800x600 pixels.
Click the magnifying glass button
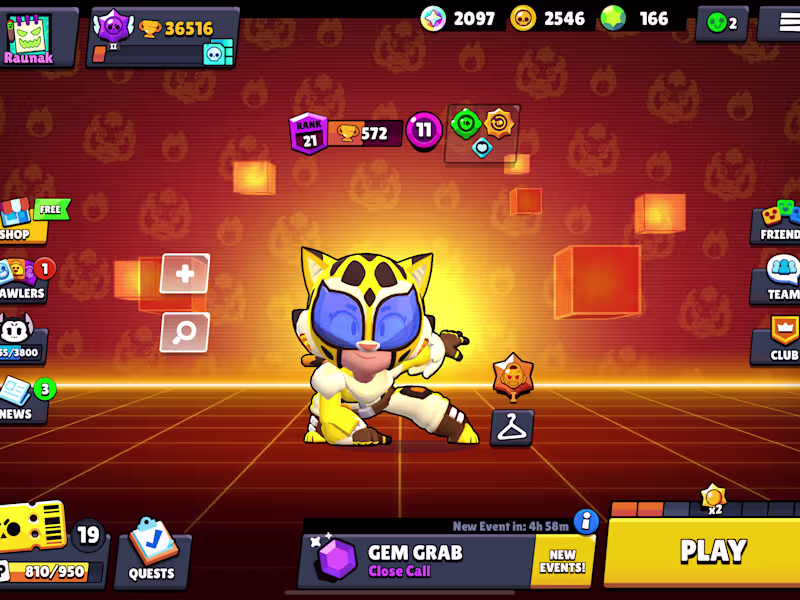[185, 333]
